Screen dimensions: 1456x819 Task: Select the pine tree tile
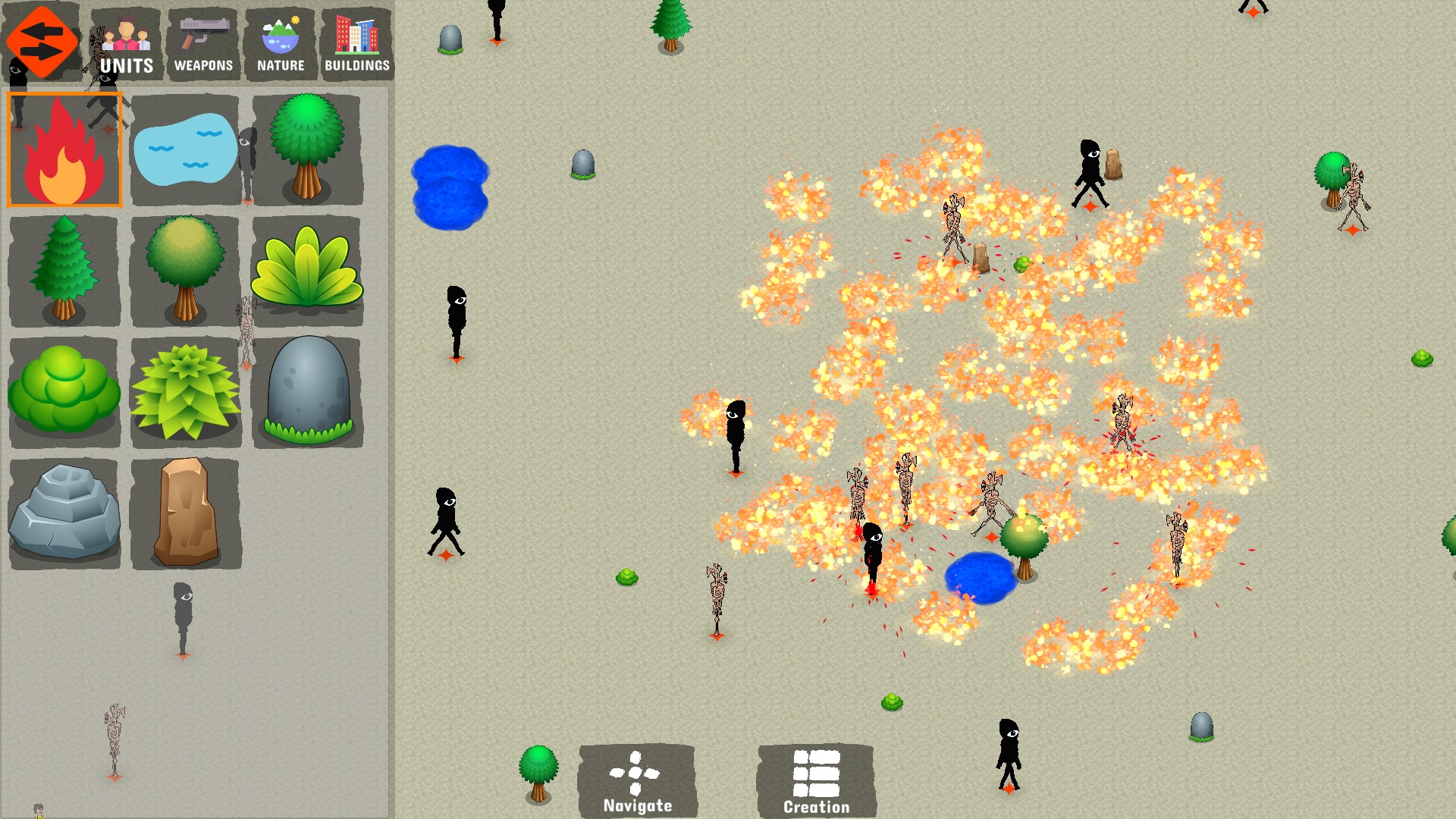64,271
